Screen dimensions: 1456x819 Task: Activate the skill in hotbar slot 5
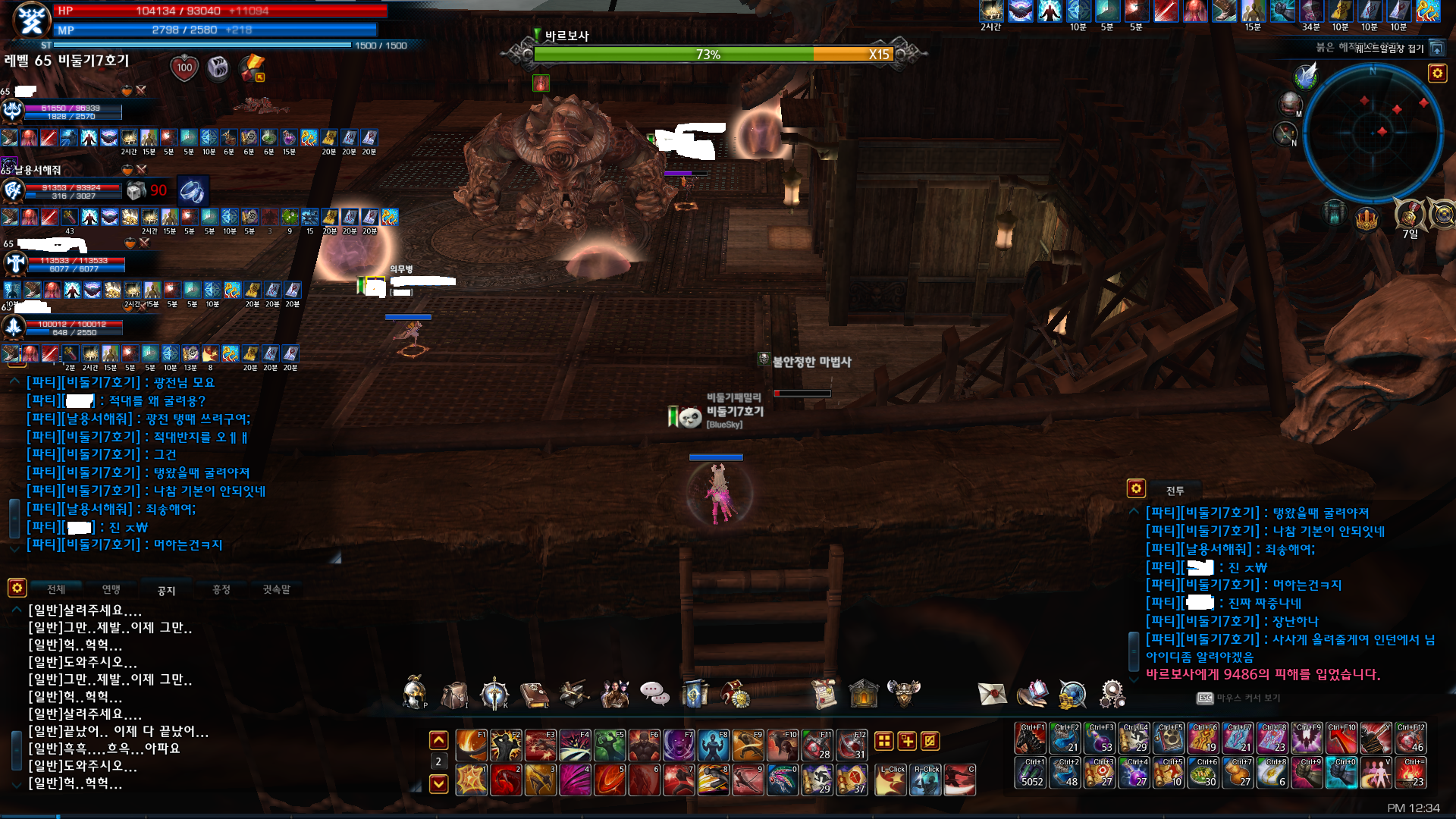[610, 780]
